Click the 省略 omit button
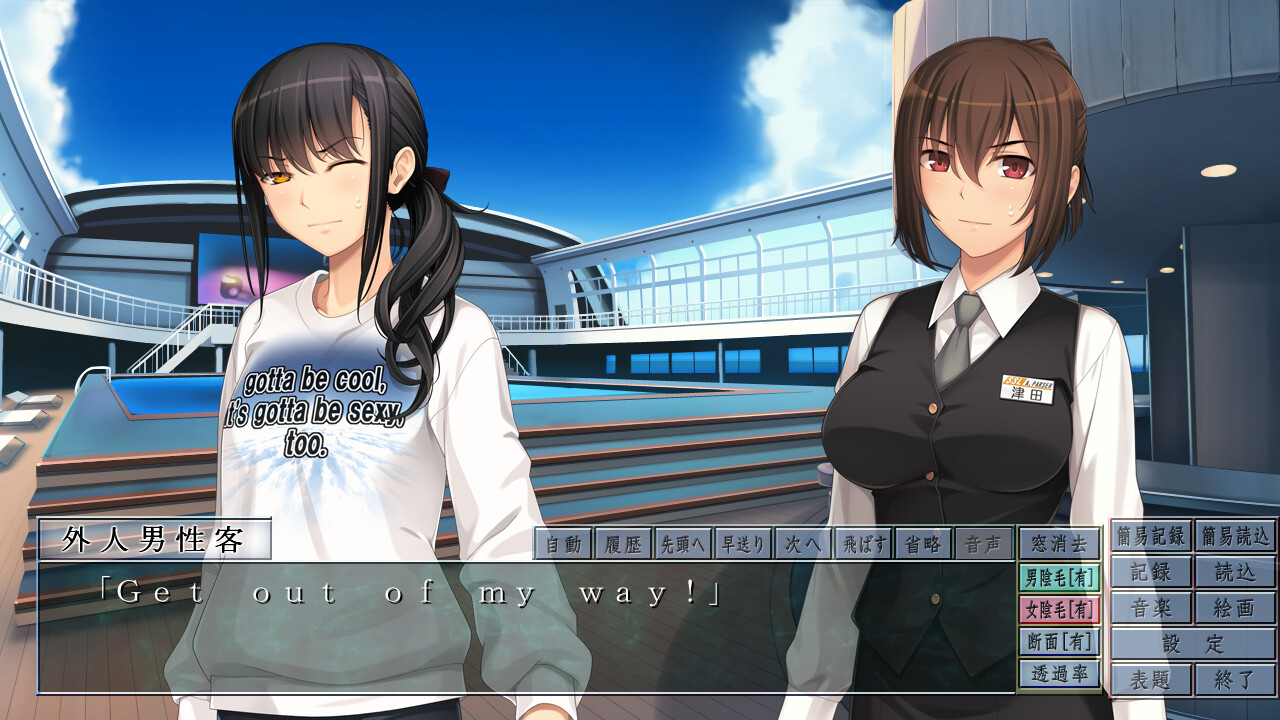The height and width of the screenshot is (720, 1280). click(x=924, y=544)
